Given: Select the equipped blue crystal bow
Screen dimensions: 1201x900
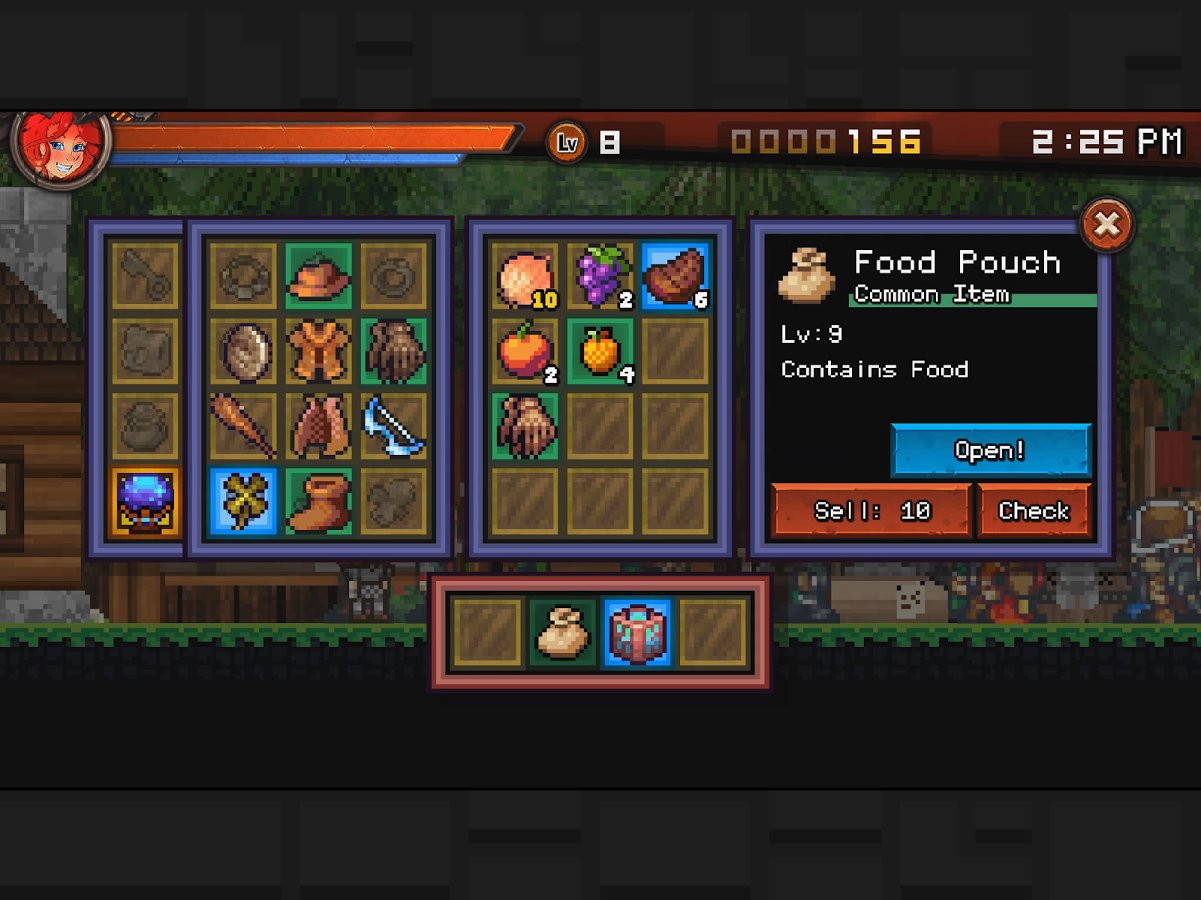Looking at the screenshot, I should pos(394,426).
